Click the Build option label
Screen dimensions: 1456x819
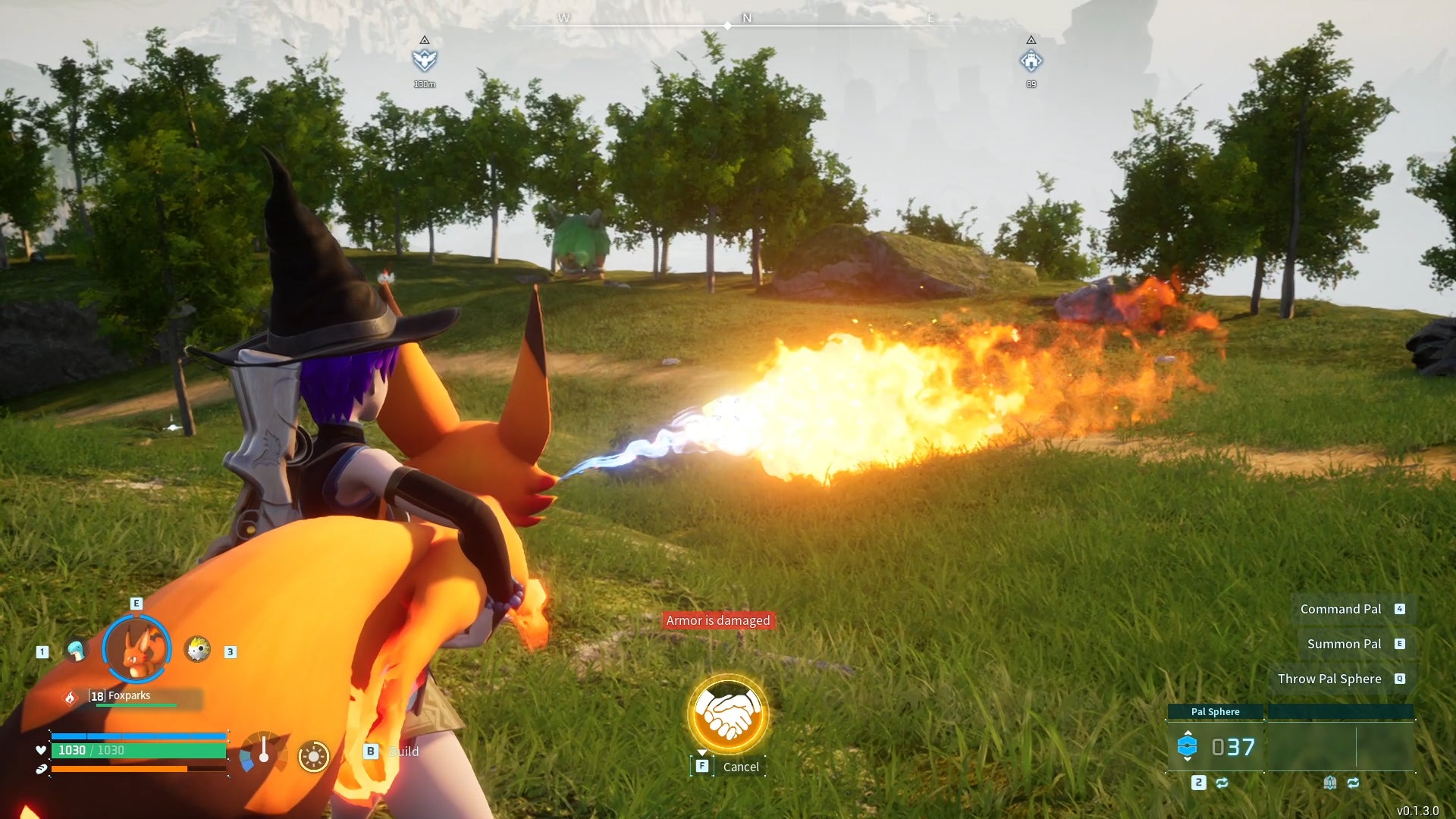[403, 752]
